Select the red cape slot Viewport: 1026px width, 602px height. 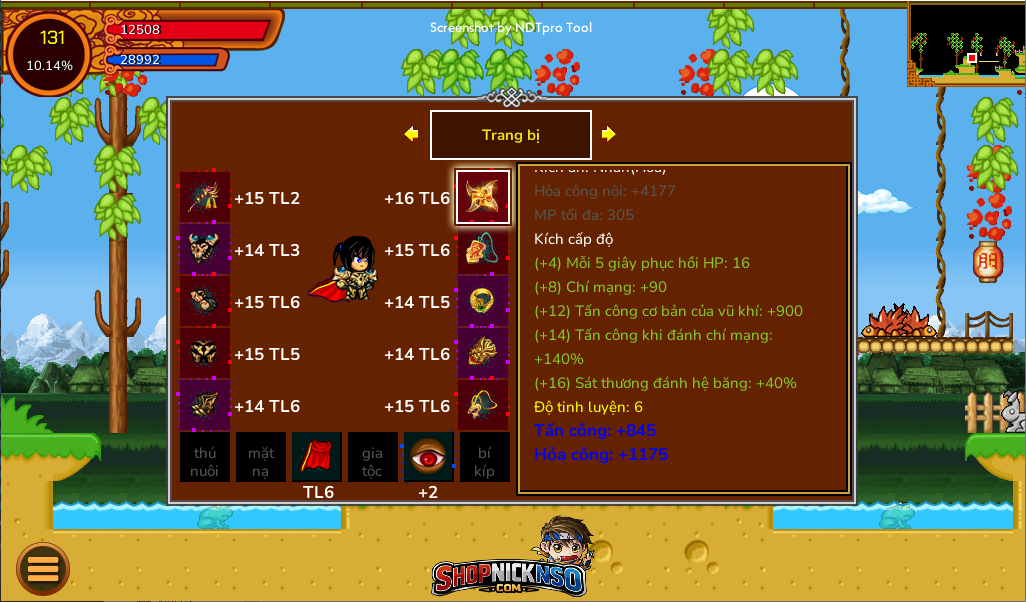point(317,457)
